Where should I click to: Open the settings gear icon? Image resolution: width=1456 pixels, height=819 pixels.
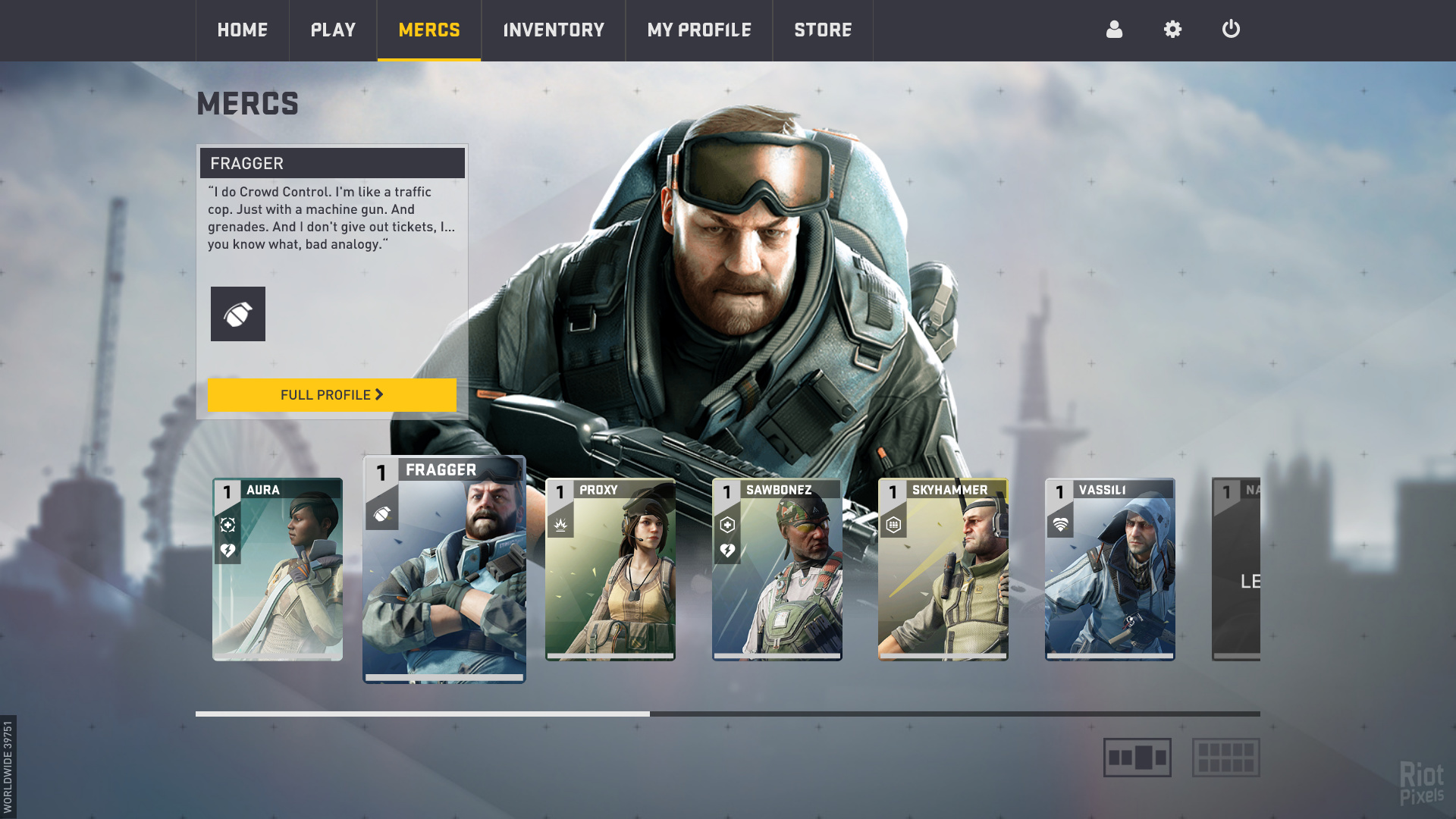coord(1172,30)
